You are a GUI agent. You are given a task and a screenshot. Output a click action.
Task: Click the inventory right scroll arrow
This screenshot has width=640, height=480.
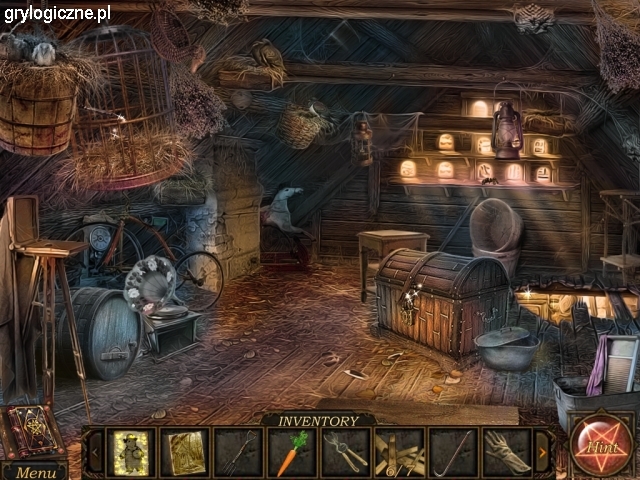(543, 452)
